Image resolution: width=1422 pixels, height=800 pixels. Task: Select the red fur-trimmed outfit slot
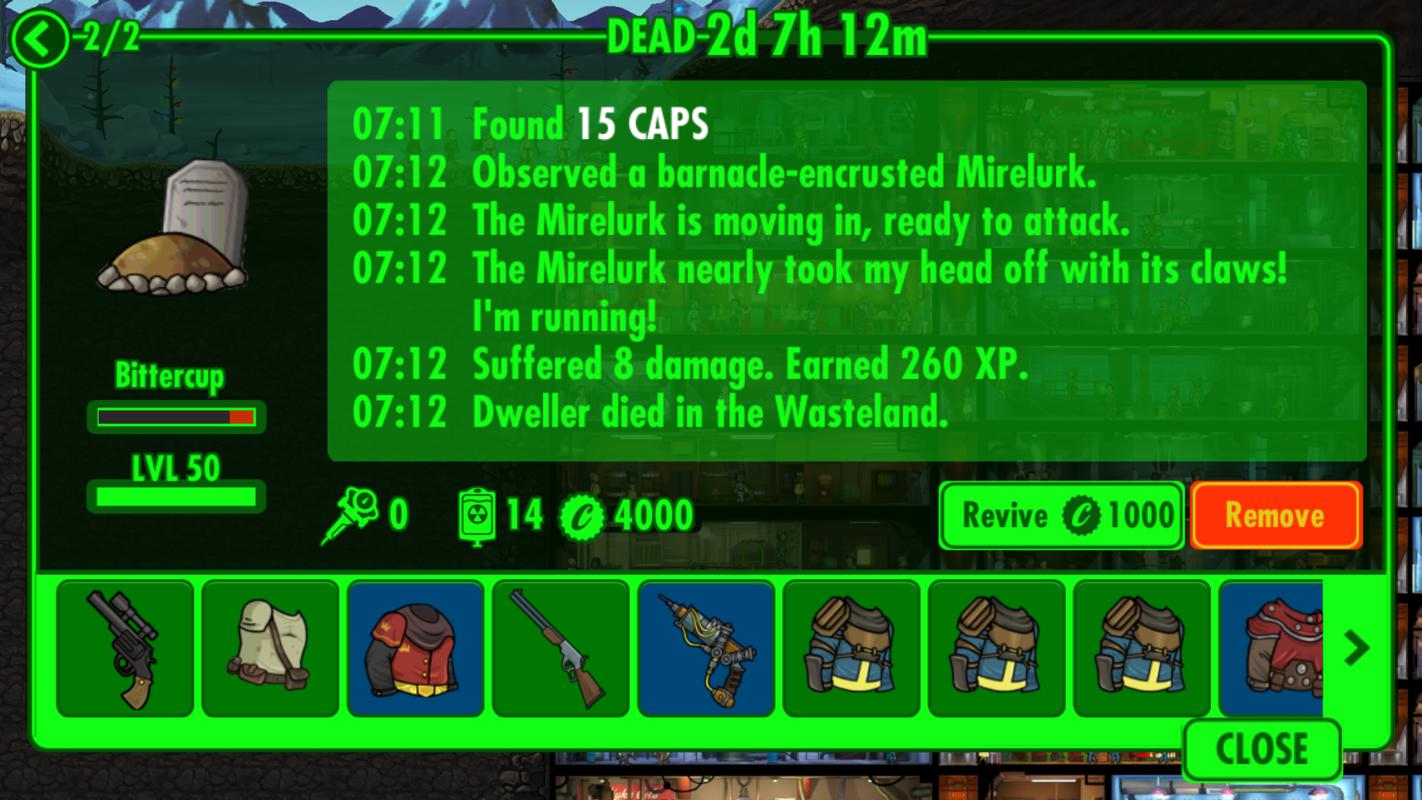tap(1272, 648)
